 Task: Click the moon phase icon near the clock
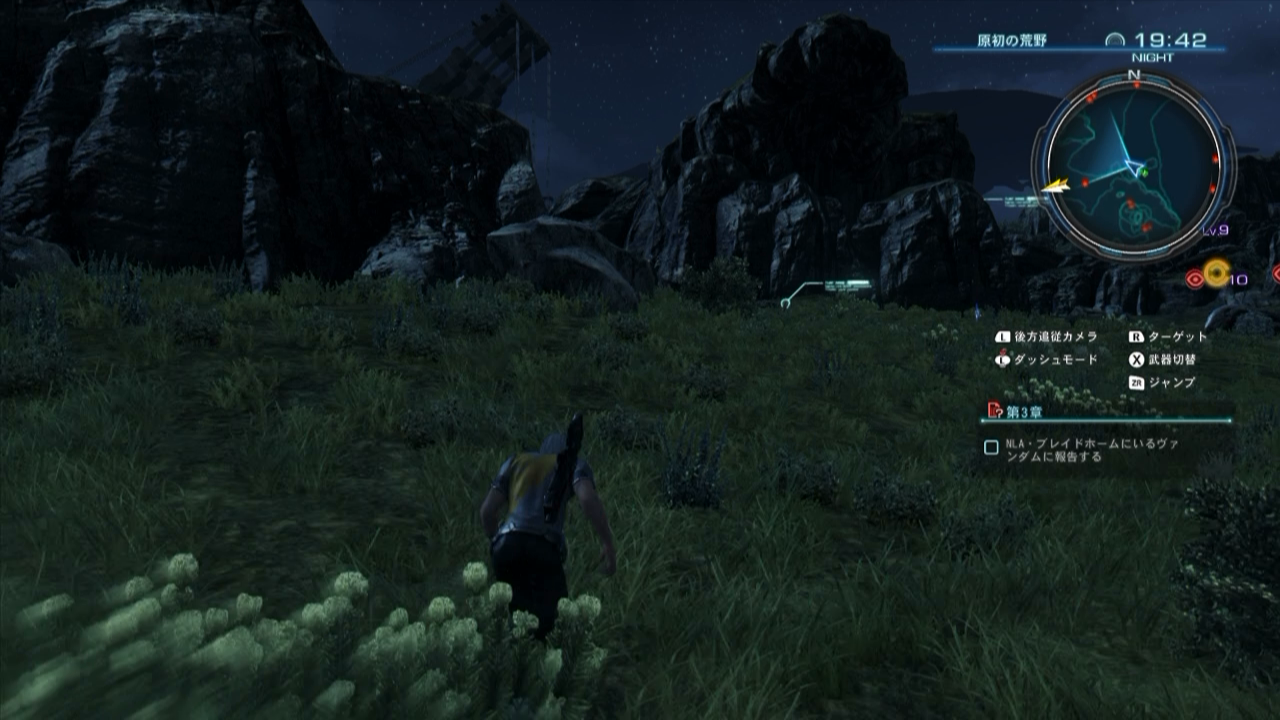pos(1115,39)
